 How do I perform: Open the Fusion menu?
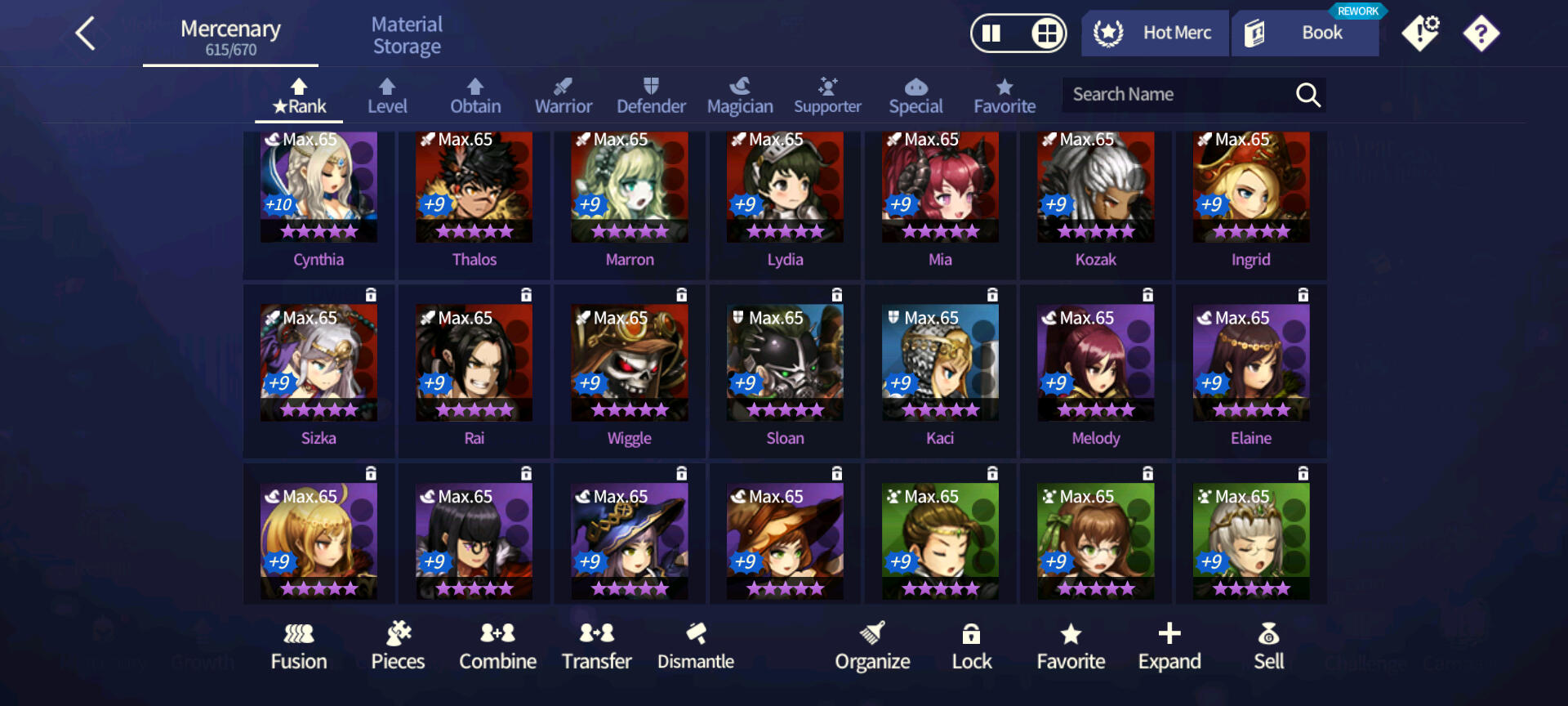click(x=299, y=646)
